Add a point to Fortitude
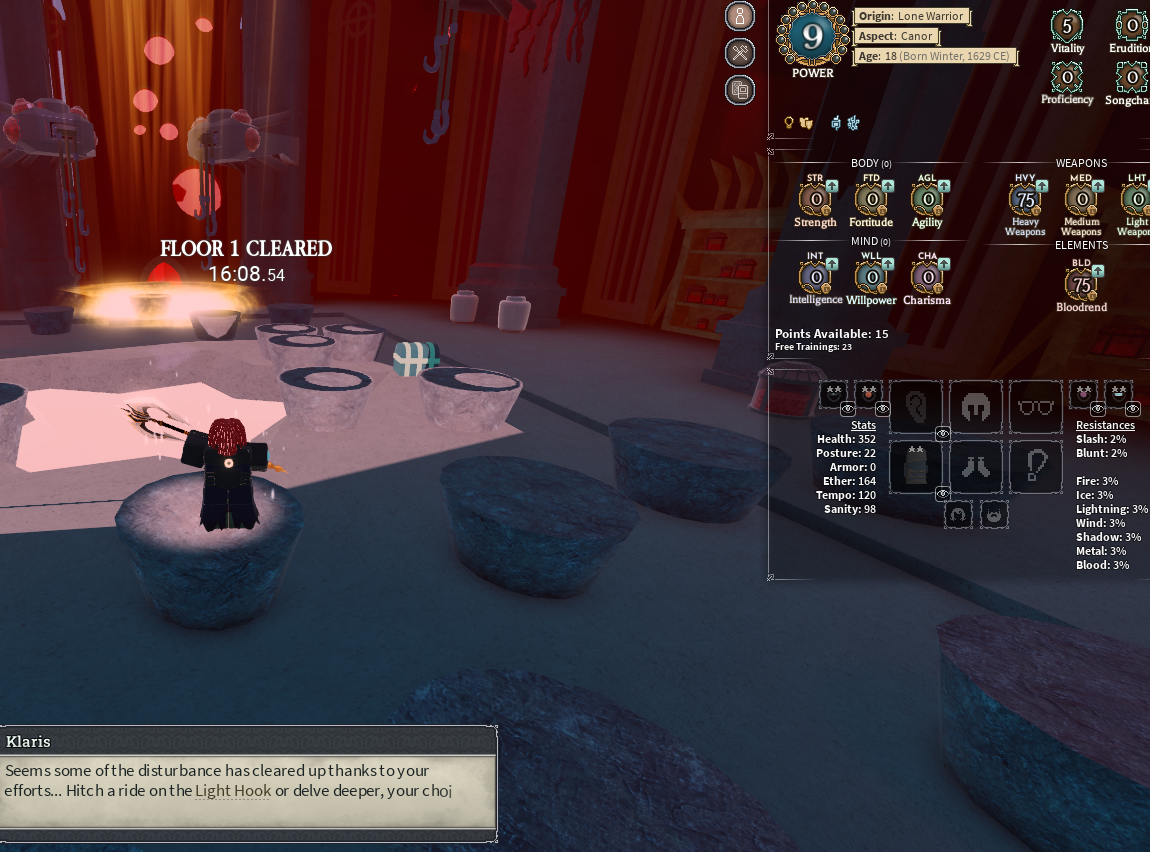 888,185
